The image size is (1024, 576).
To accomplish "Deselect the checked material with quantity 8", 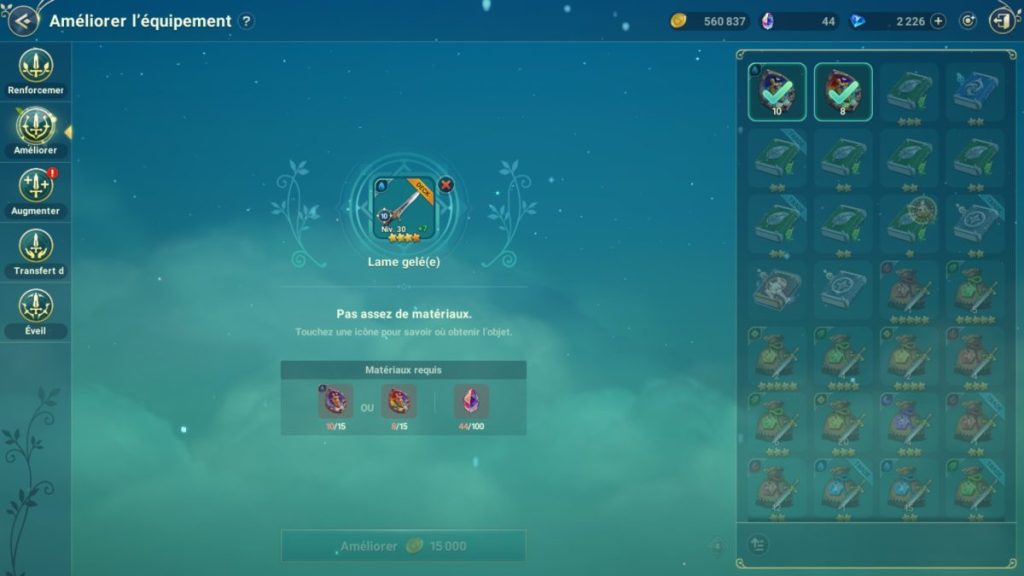I will click(x=843, y=92).
